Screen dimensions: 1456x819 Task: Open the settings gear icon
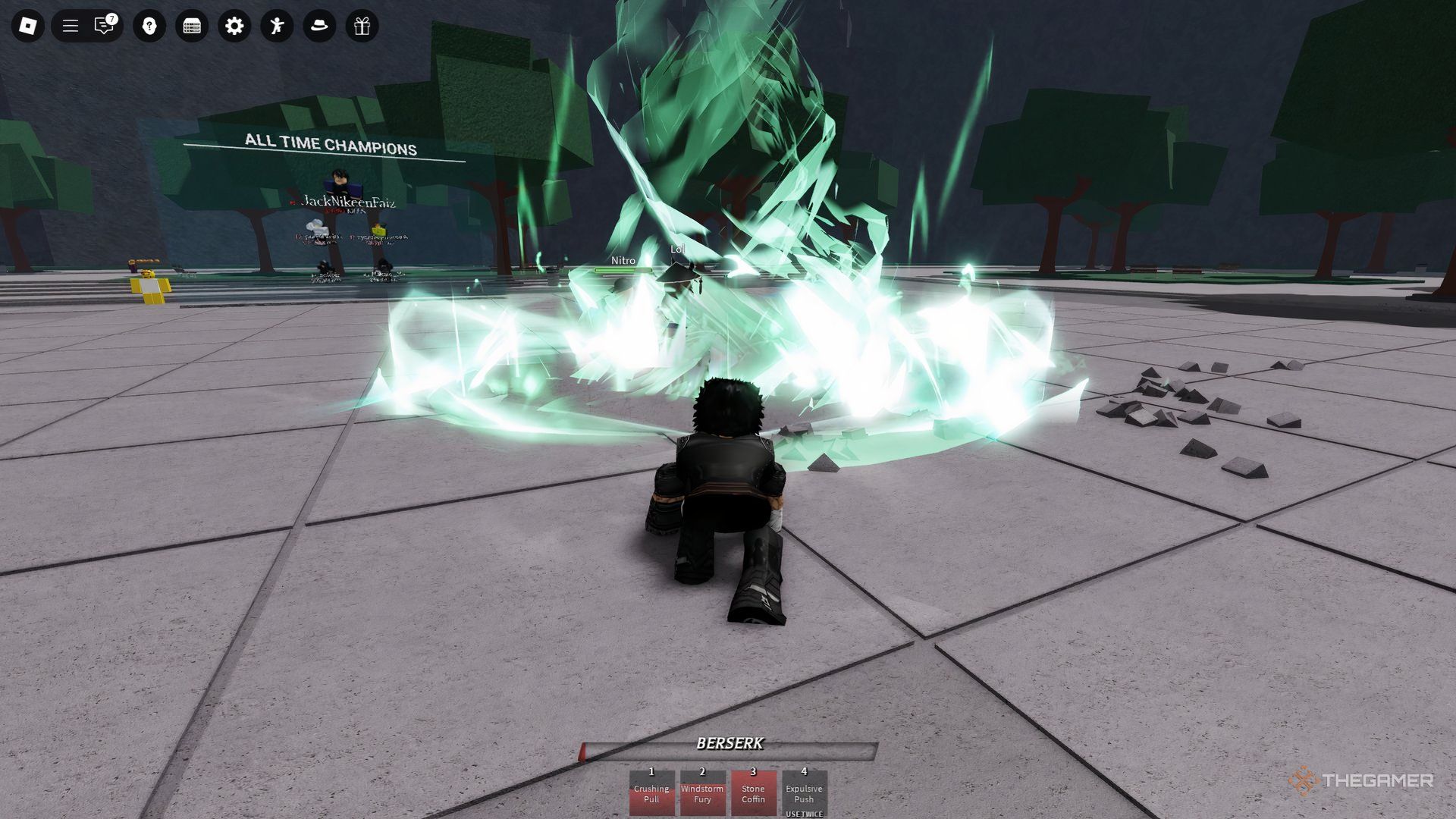click(234, 27)
